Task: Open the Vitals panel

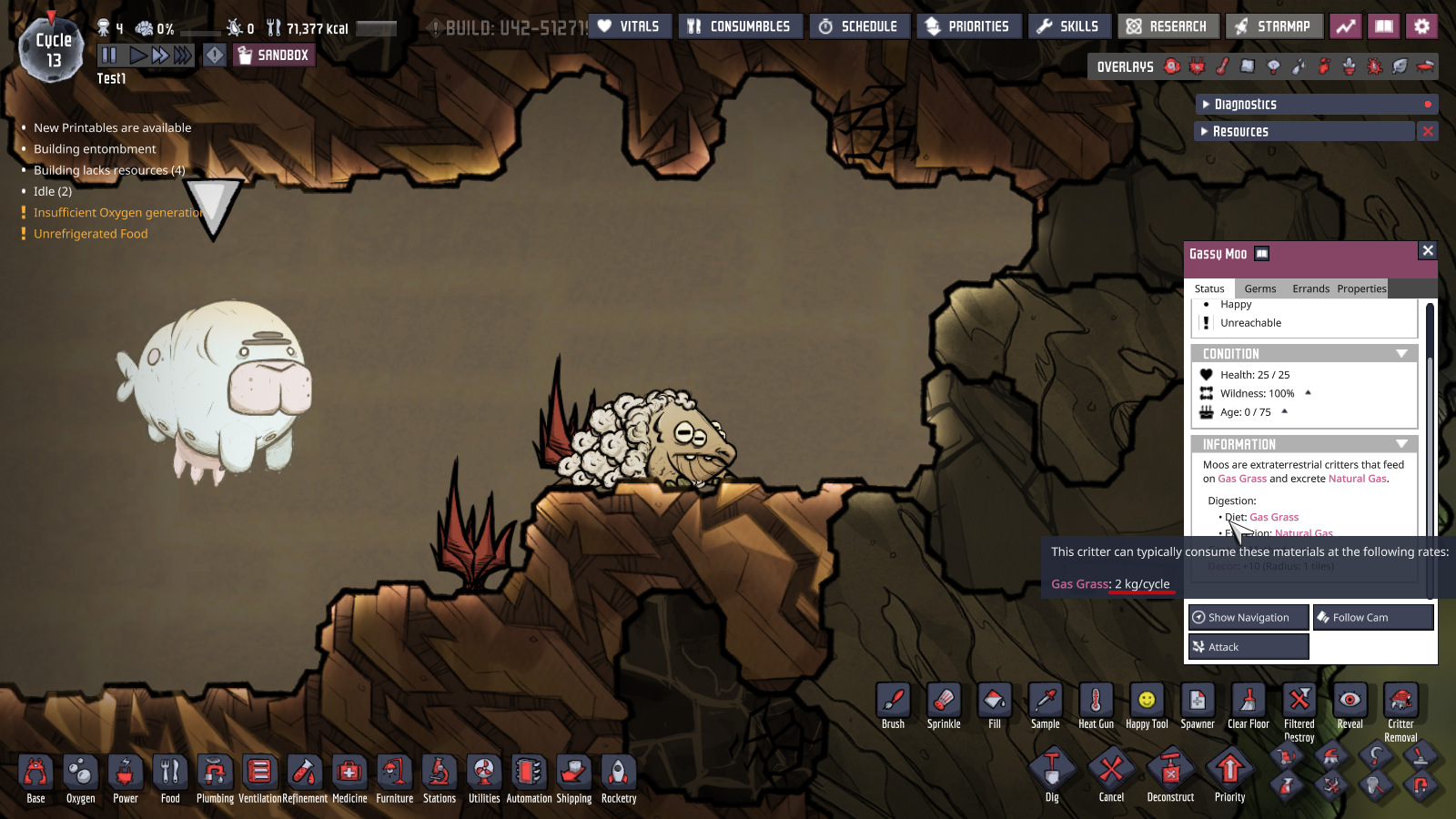Action: click(629, 26)
